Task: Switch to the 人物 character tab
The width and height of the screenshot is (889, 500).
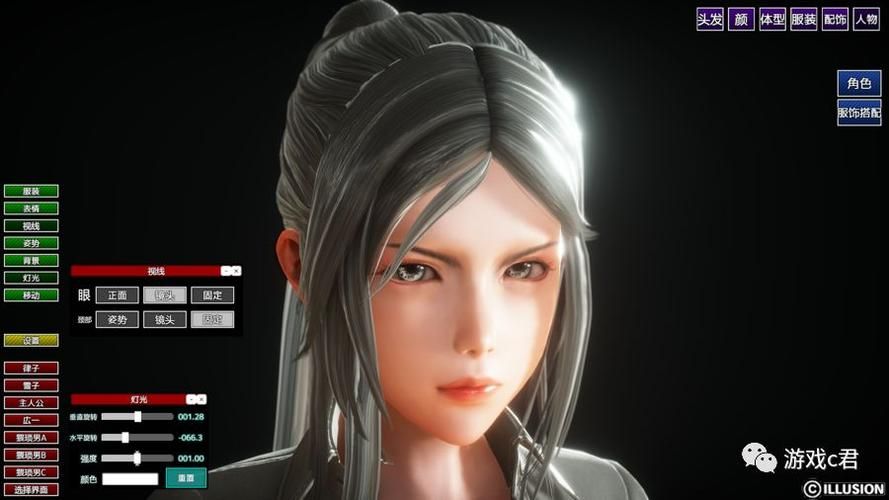Action: [865, 20]
